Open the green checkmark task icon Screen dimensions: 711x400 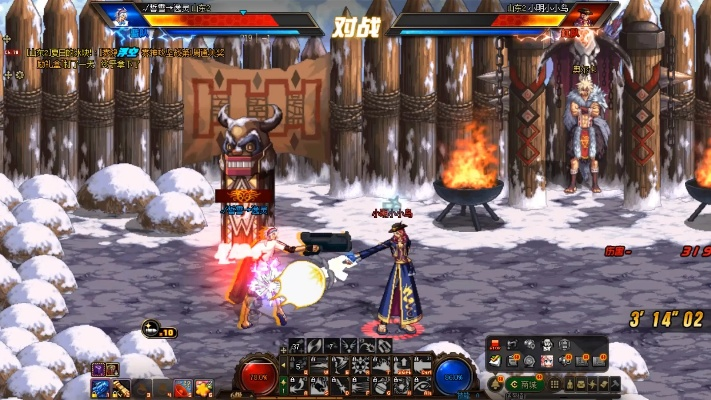click(496, 362)
